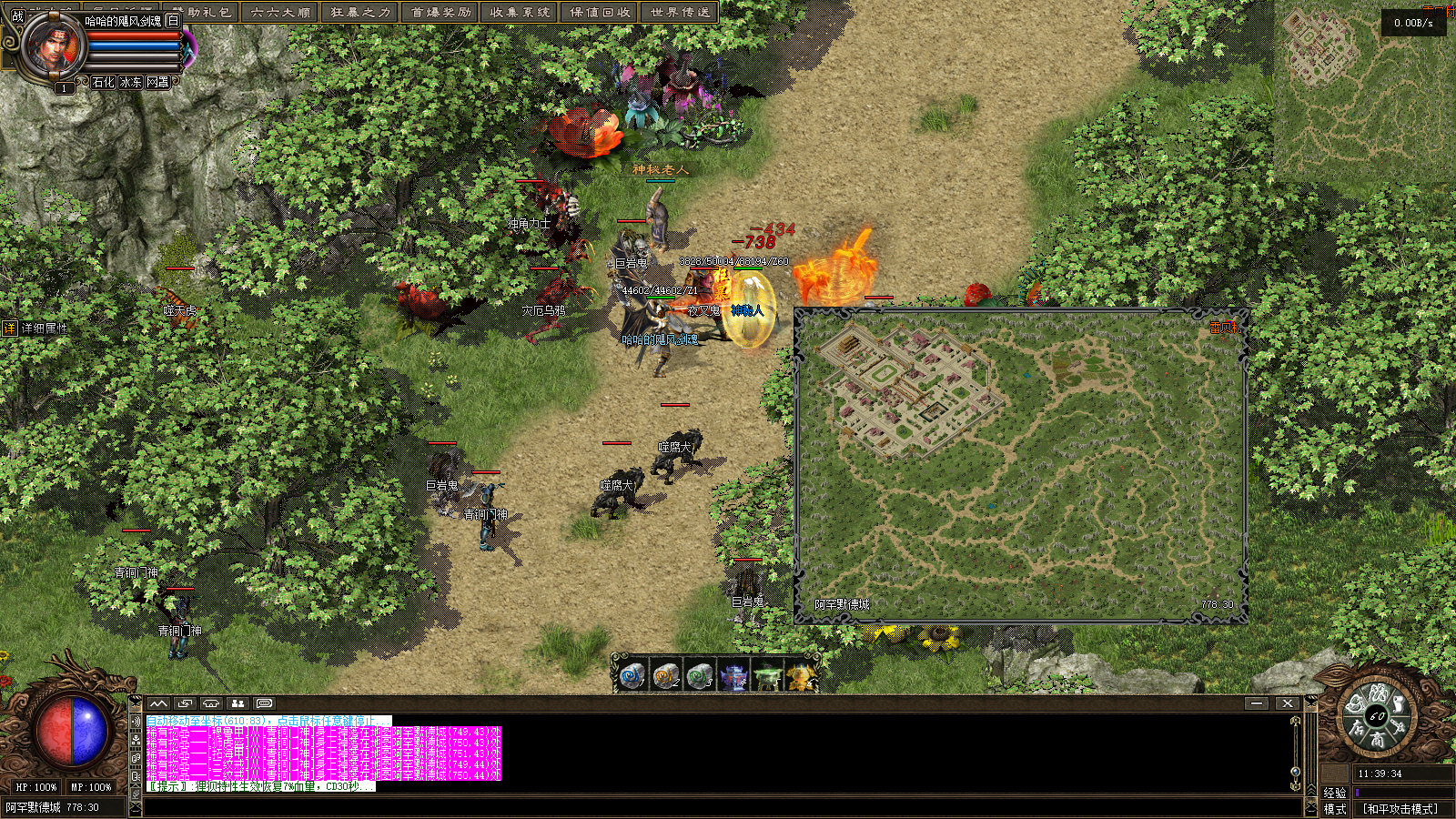
Task: Use the orange swirl stone in hotbar slot 2
Action: 665,676
